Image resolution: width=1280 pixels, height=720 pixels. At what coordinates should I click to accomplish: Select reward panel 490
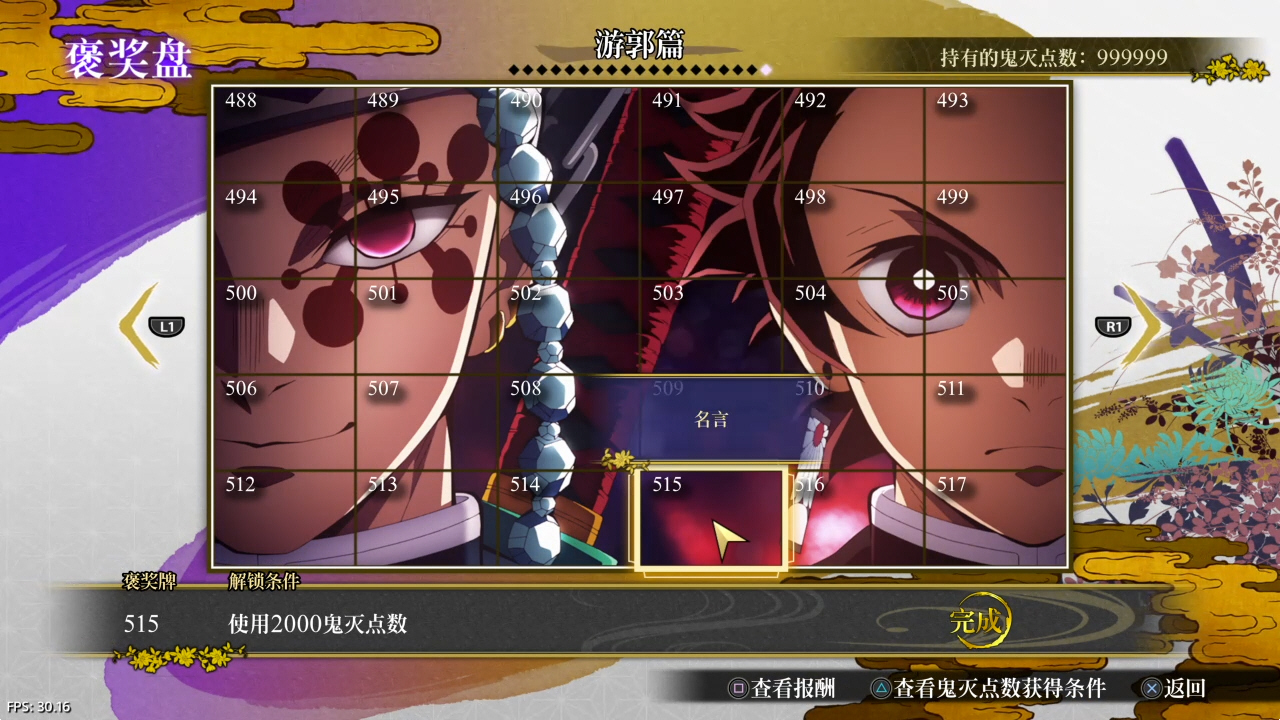[x=569, y=135]
